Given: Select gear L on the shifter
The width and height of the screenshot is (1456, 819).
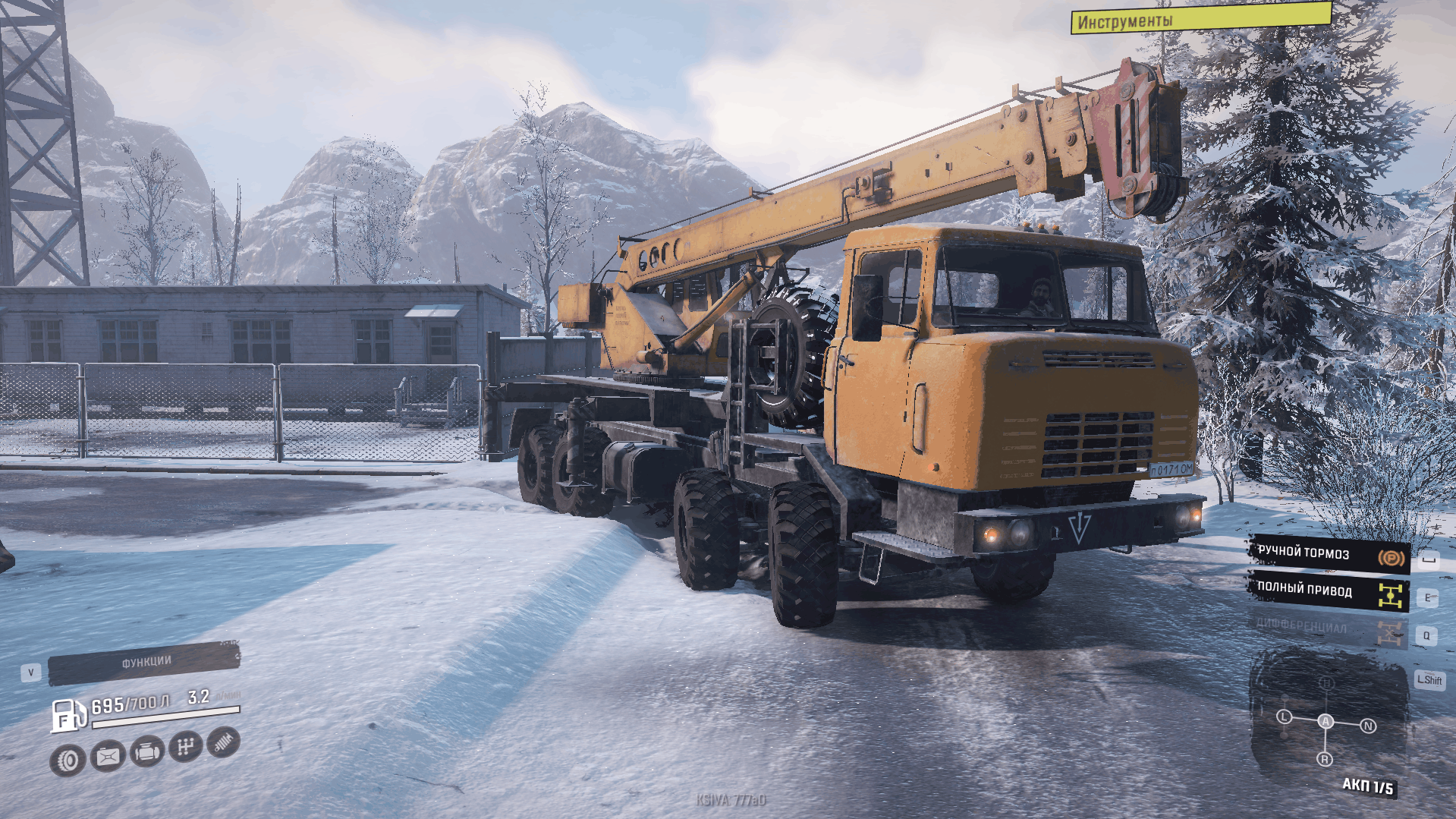Looking at the screenshot, I should click(x=1284, y=717).
